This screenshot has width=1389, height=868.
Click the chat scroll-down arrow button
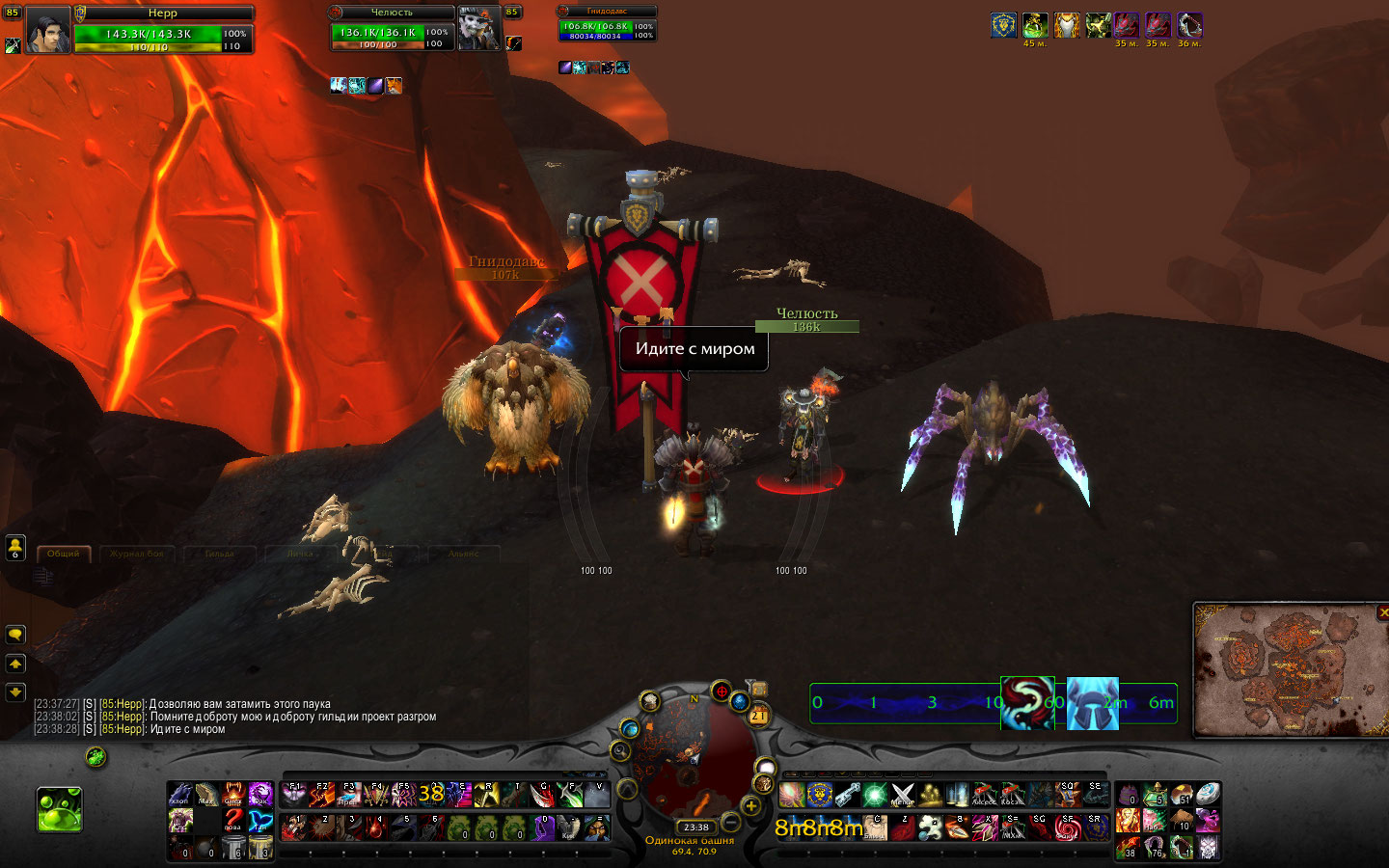point(15,692)
